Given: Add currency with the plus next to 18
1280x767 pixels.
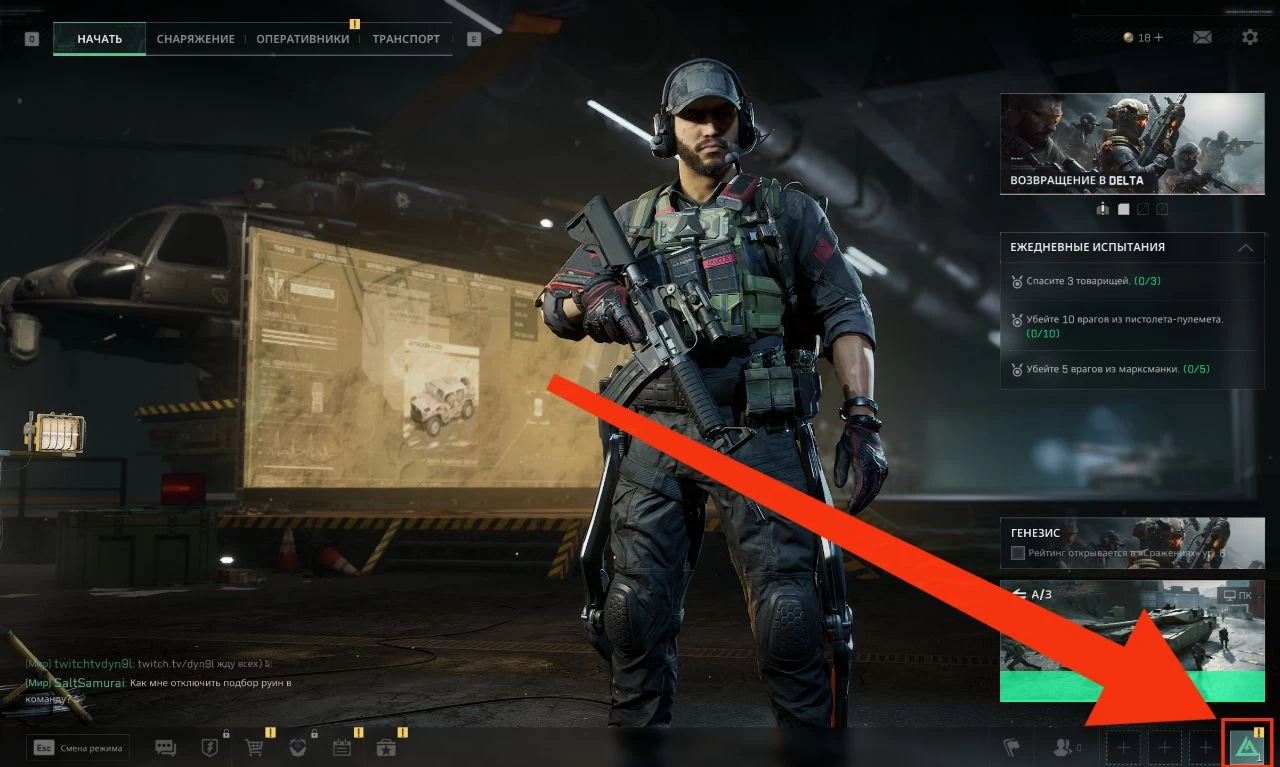Looking at the screenshot, I should click(1159, 38).
